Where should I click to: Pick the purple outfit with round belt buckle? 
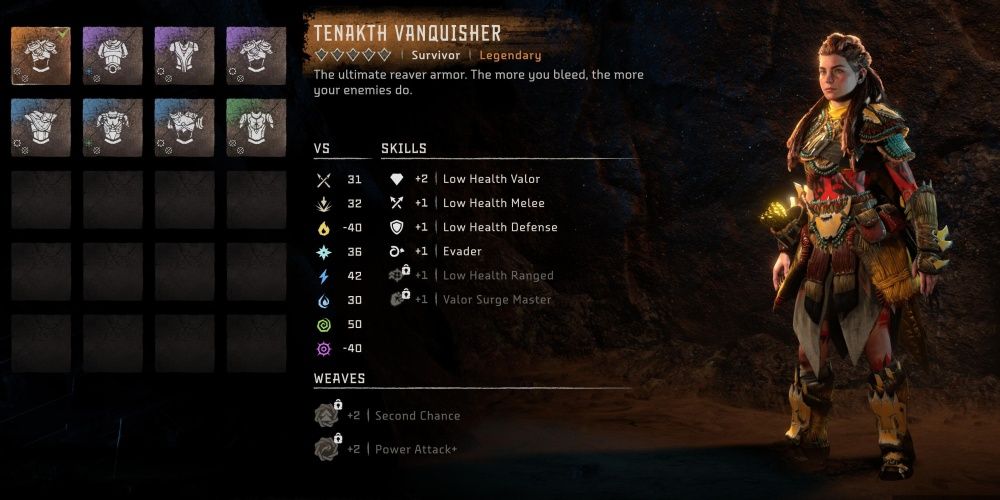pyautogui.click(x=113, y=56)
